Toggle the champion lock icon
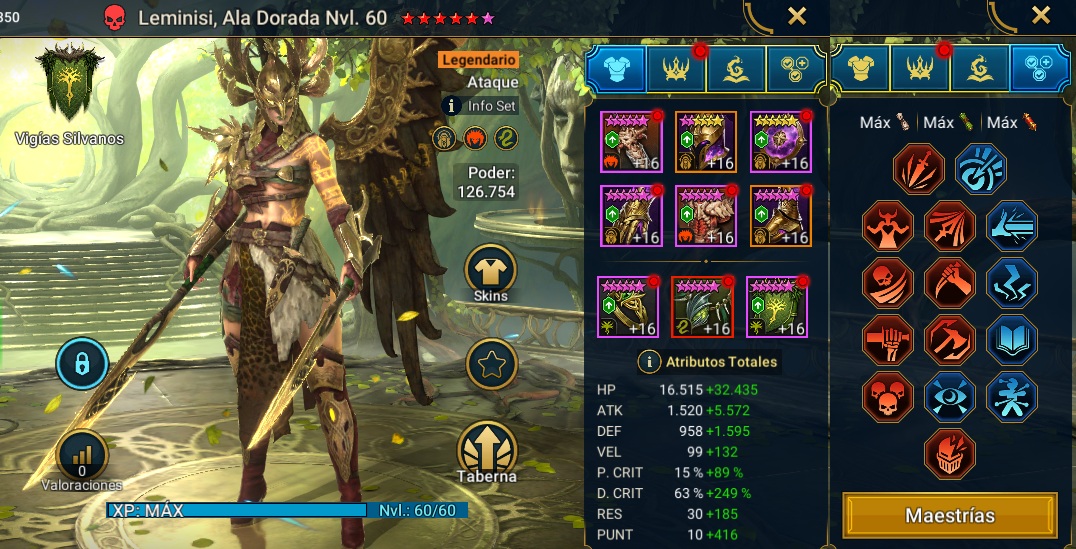The height and width of the screenshot is (549, 1076). click(x=82, y=363)
